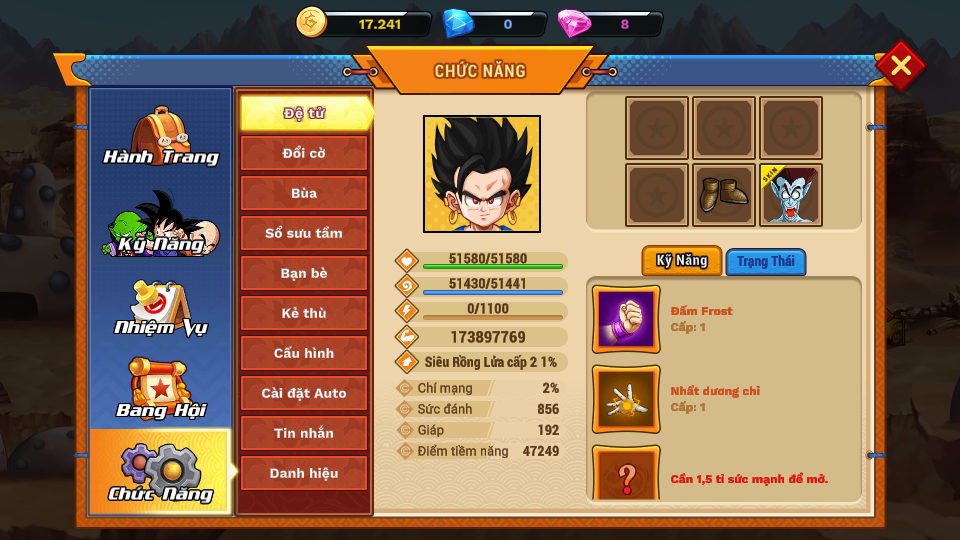
Task: Choose the Bùa menu entry
Action: [x=304, y=193]
